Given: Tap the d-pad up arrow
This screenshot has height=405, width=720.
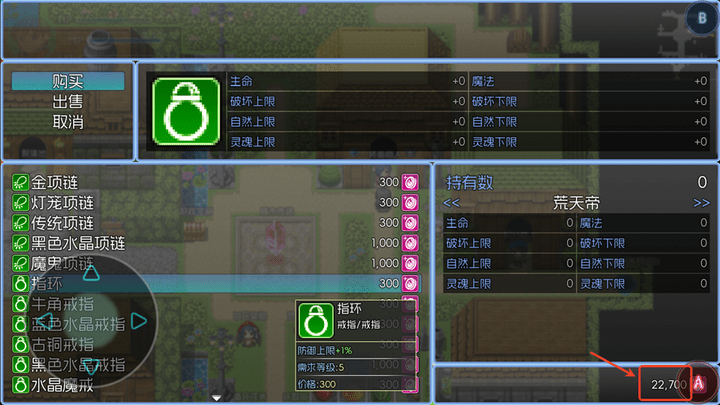Looking at the screenshot, I should point(90,273).
